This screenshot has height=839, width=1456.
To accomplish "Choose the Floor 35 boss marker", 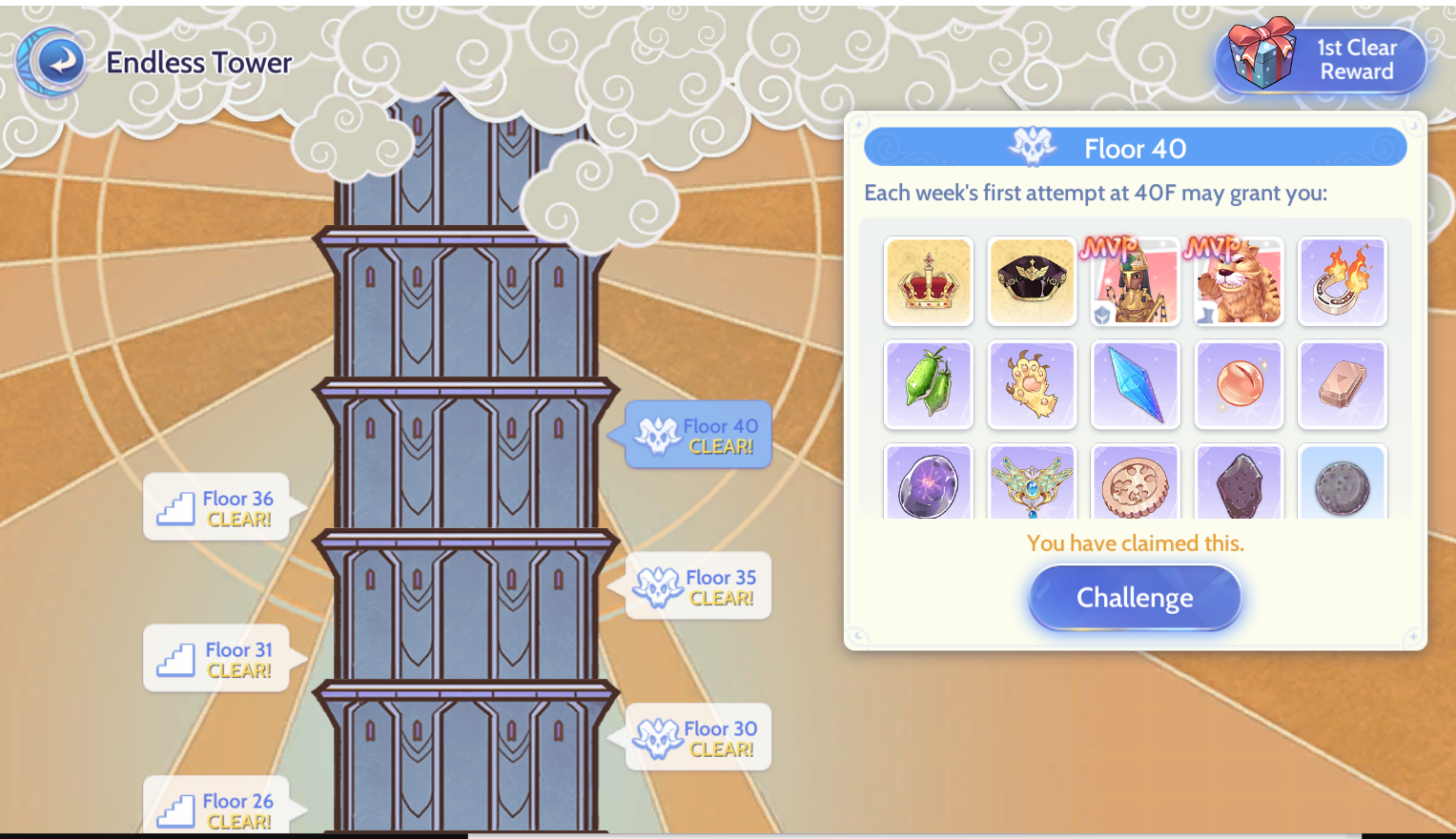I will coord(699,587).
